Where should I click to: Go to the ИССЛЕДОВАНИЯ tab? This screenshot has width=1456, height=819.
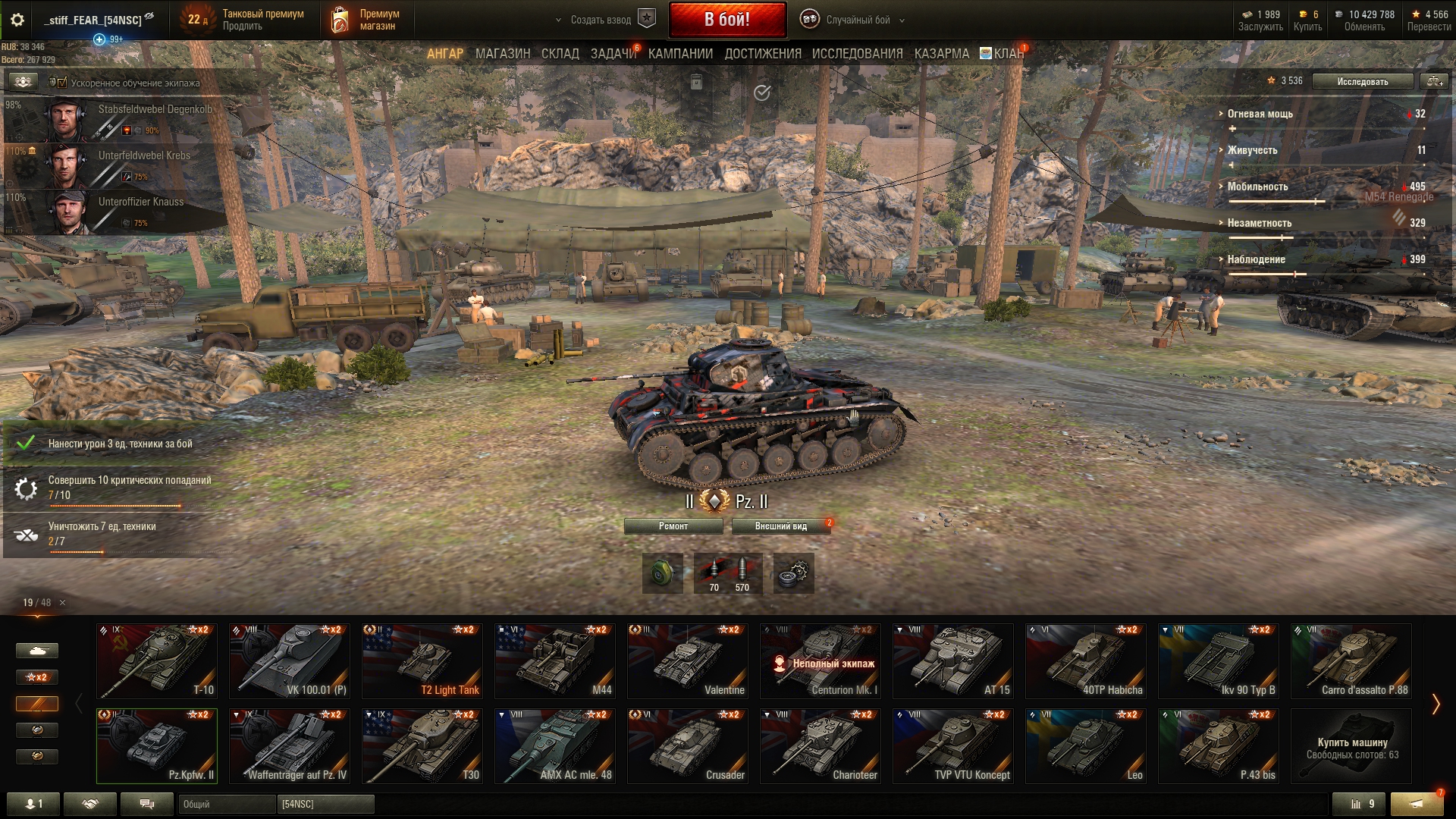(857, 54)
